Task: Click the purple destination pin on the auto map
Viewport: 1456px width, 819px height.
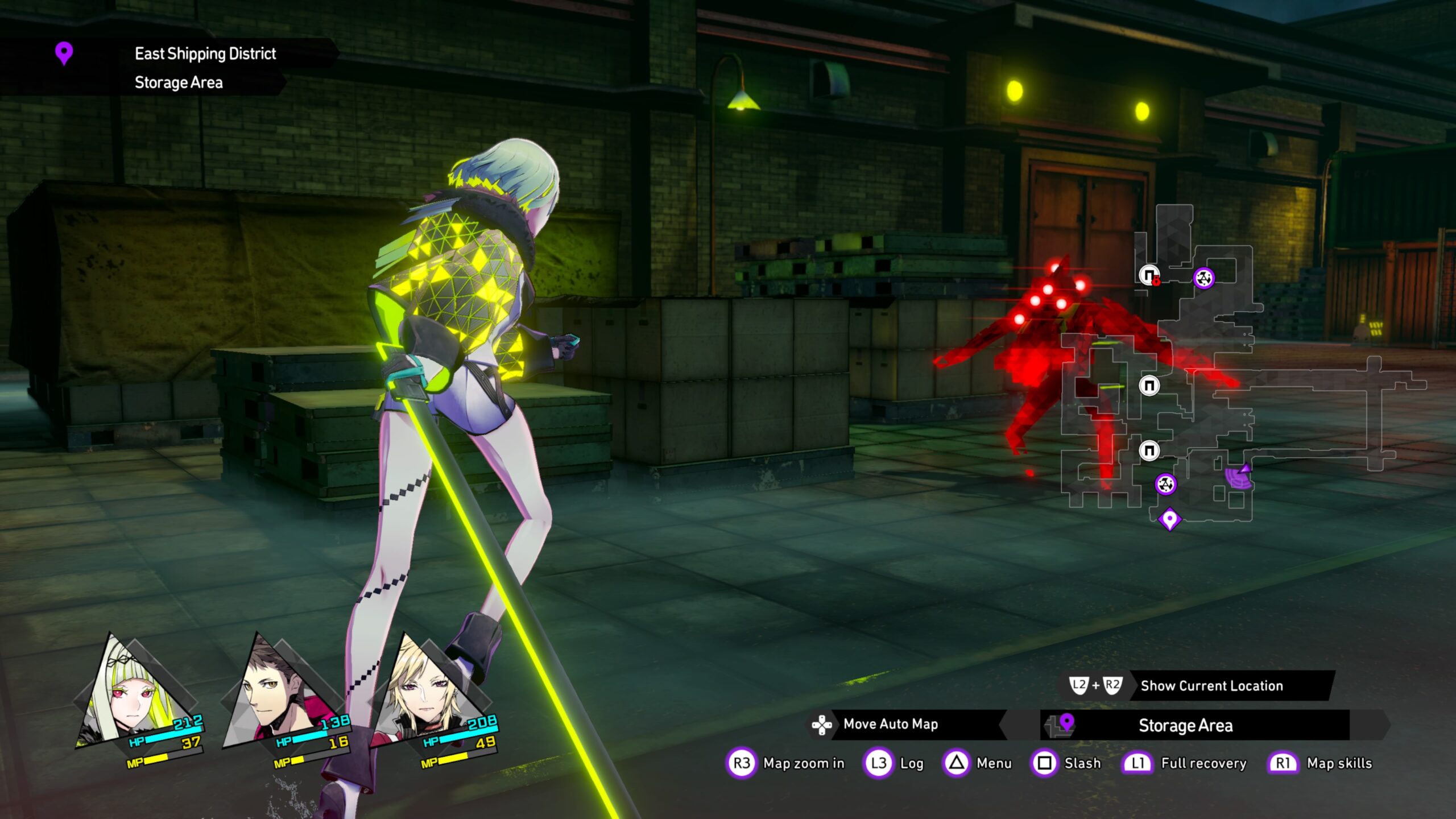Action: 1169,519
